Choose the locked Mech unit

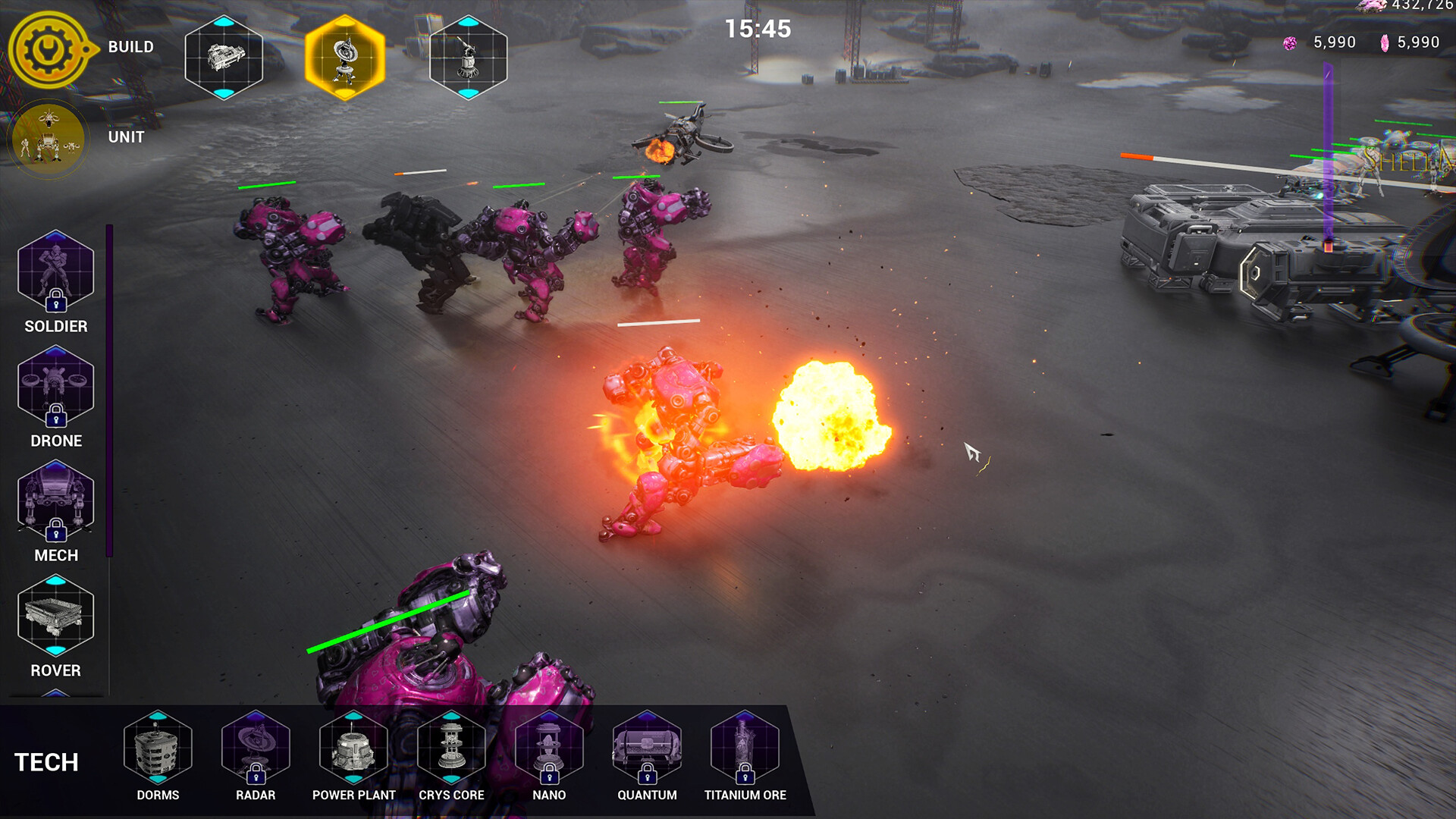pos(55,500)
